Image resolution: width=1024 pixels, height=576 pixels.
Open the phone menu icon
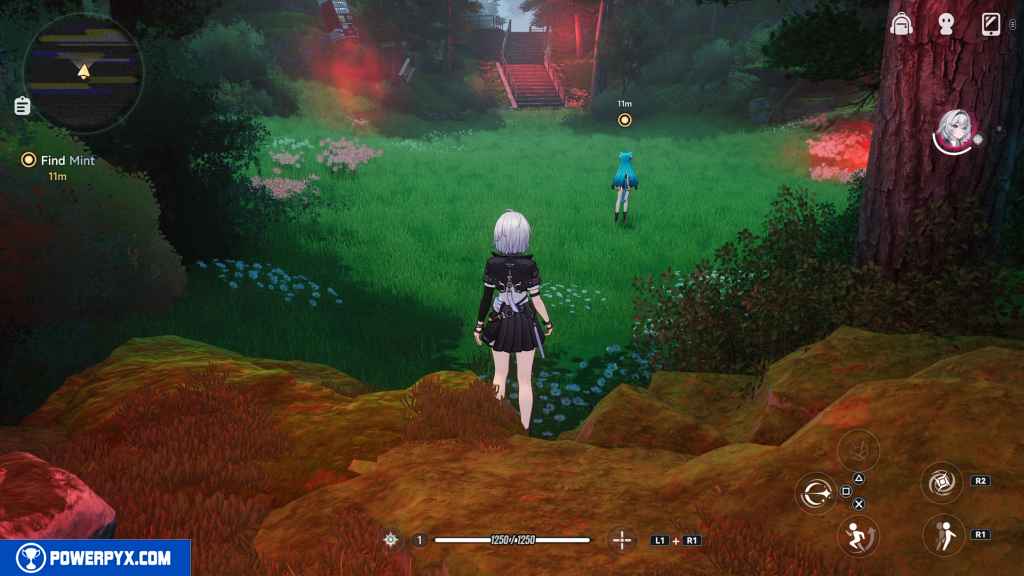click(x=992, y=24)
